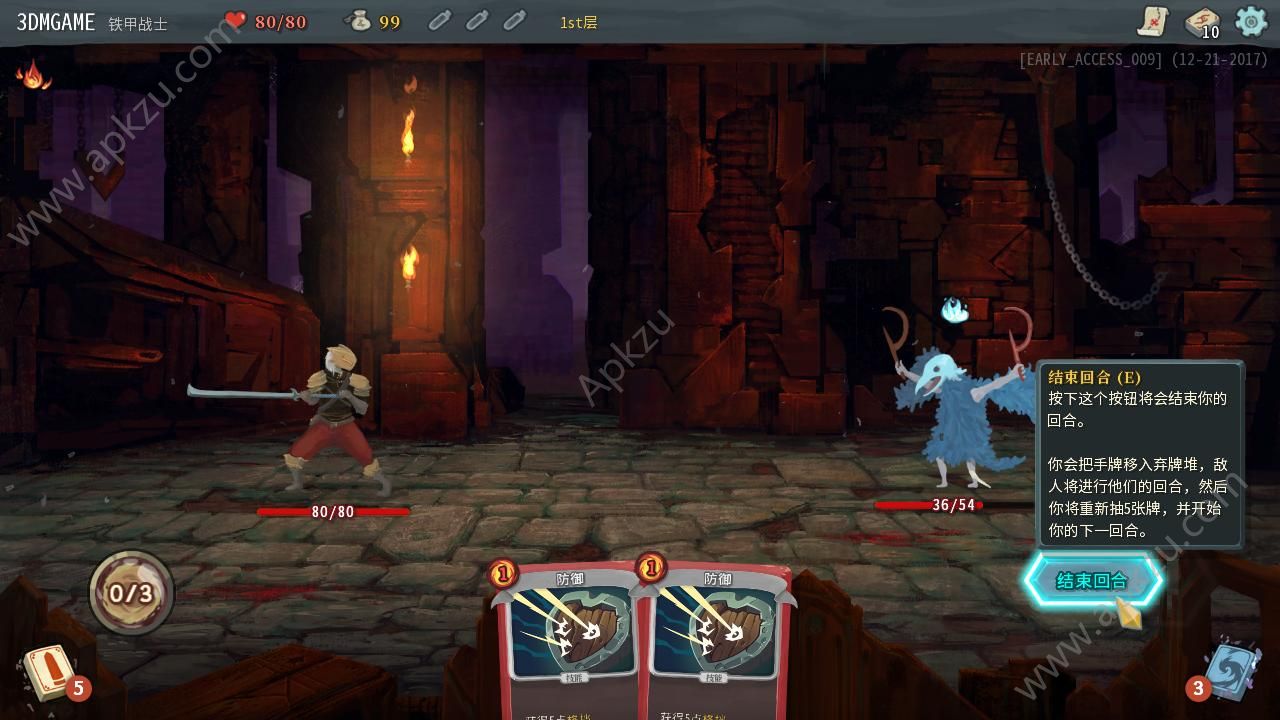The width and height of the screenshot is (1280, 720).
Task: Open the settings gear icon
Action: click(x=1249, y=21)
